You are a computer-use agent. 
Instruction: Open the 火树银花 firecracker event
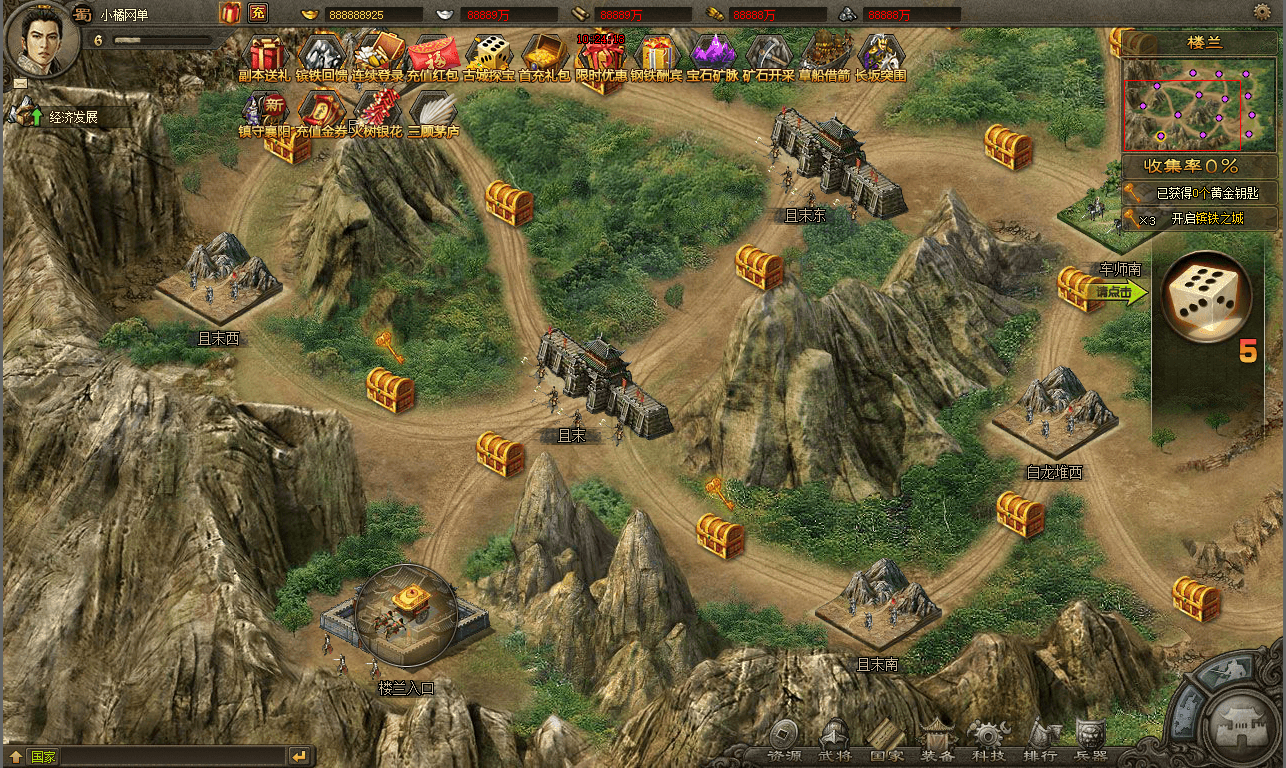(376, 110)
